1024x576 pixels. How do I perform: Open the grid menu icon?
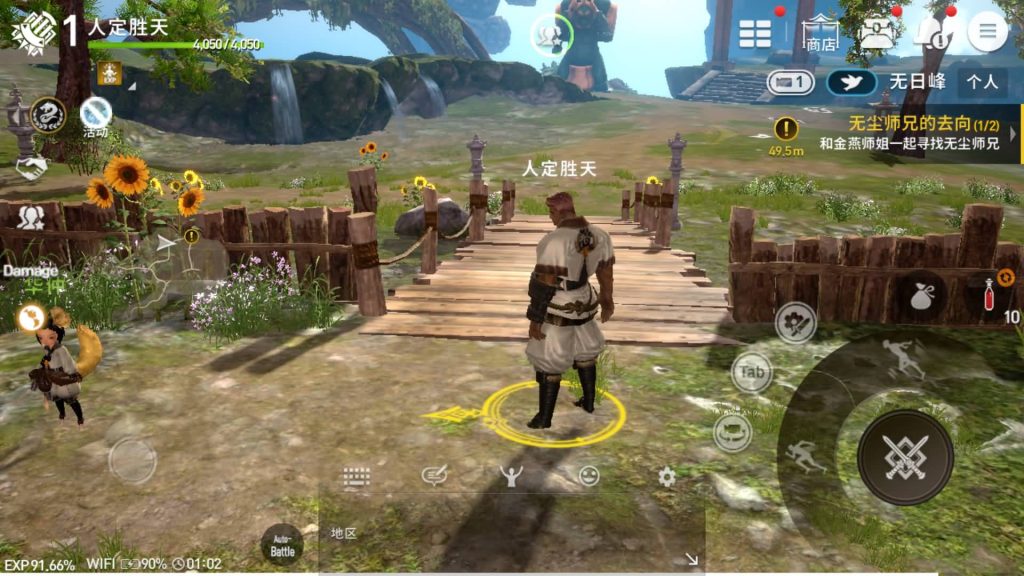(755, 33)
